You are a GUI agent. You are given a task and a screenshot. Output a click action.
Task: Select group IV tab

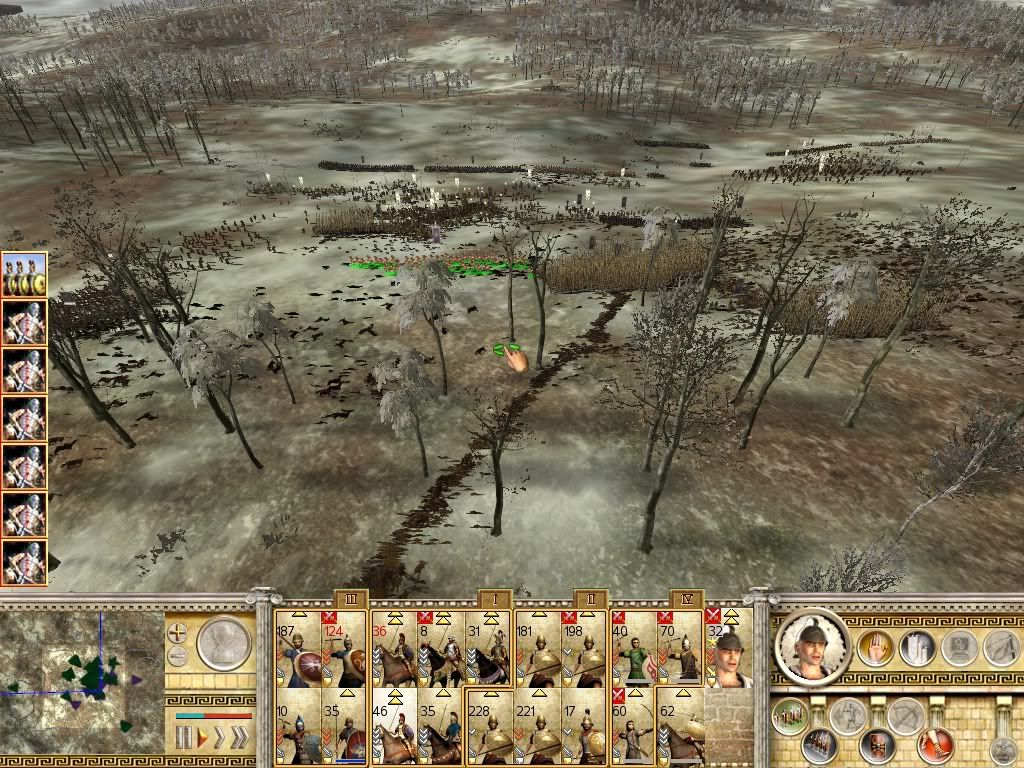pyautogui.click(x=686, y=598)
